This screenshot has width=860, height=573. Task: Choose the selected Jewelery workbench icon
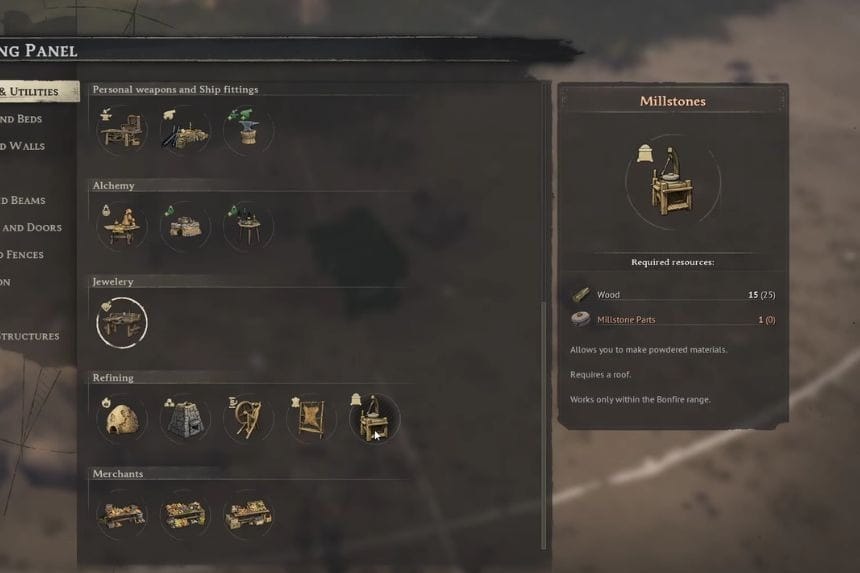(122, 322)
